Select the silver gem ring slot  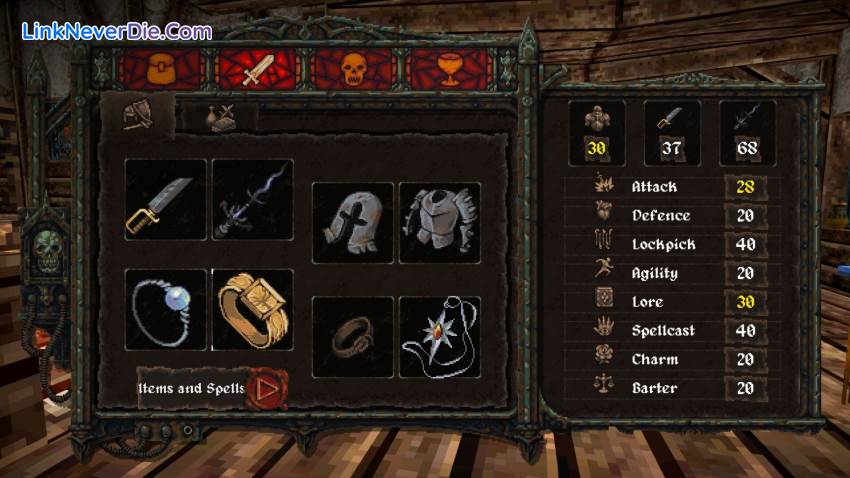click(x=166, y=309)
